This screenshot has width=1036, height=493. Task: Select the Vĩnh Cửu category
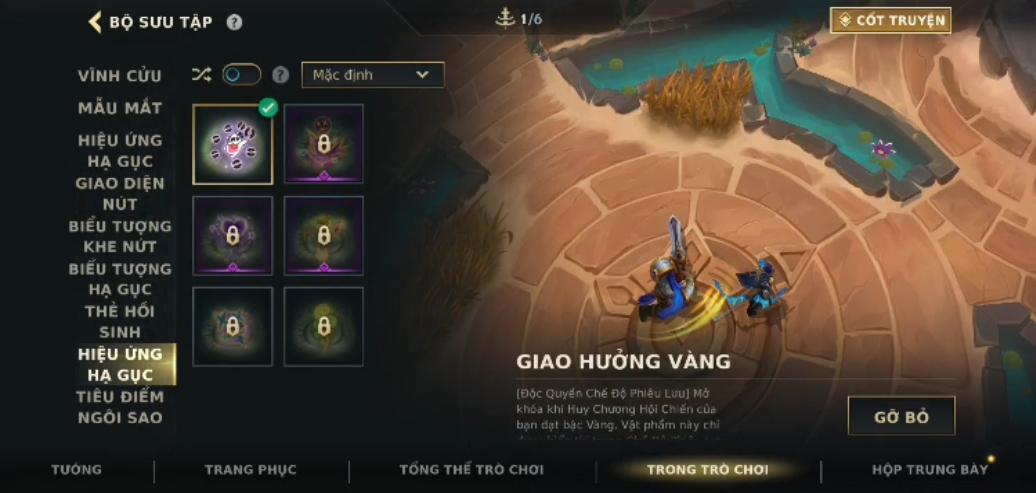coord(120,76)
